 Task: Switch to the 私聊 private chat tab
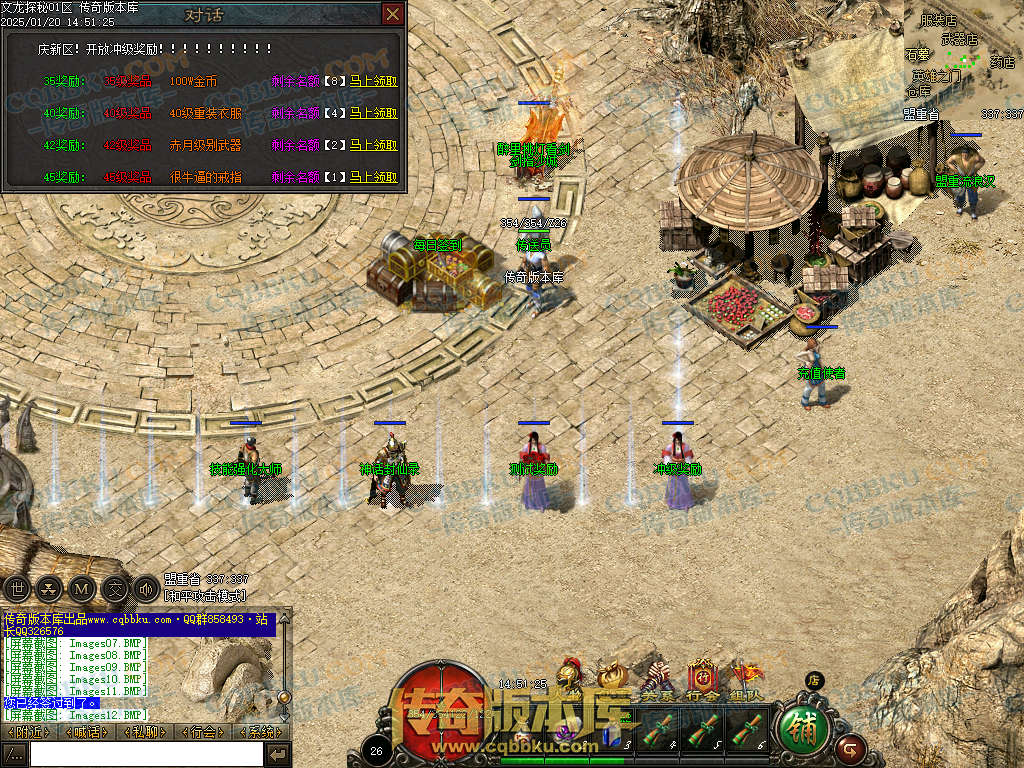coord(146,732)
